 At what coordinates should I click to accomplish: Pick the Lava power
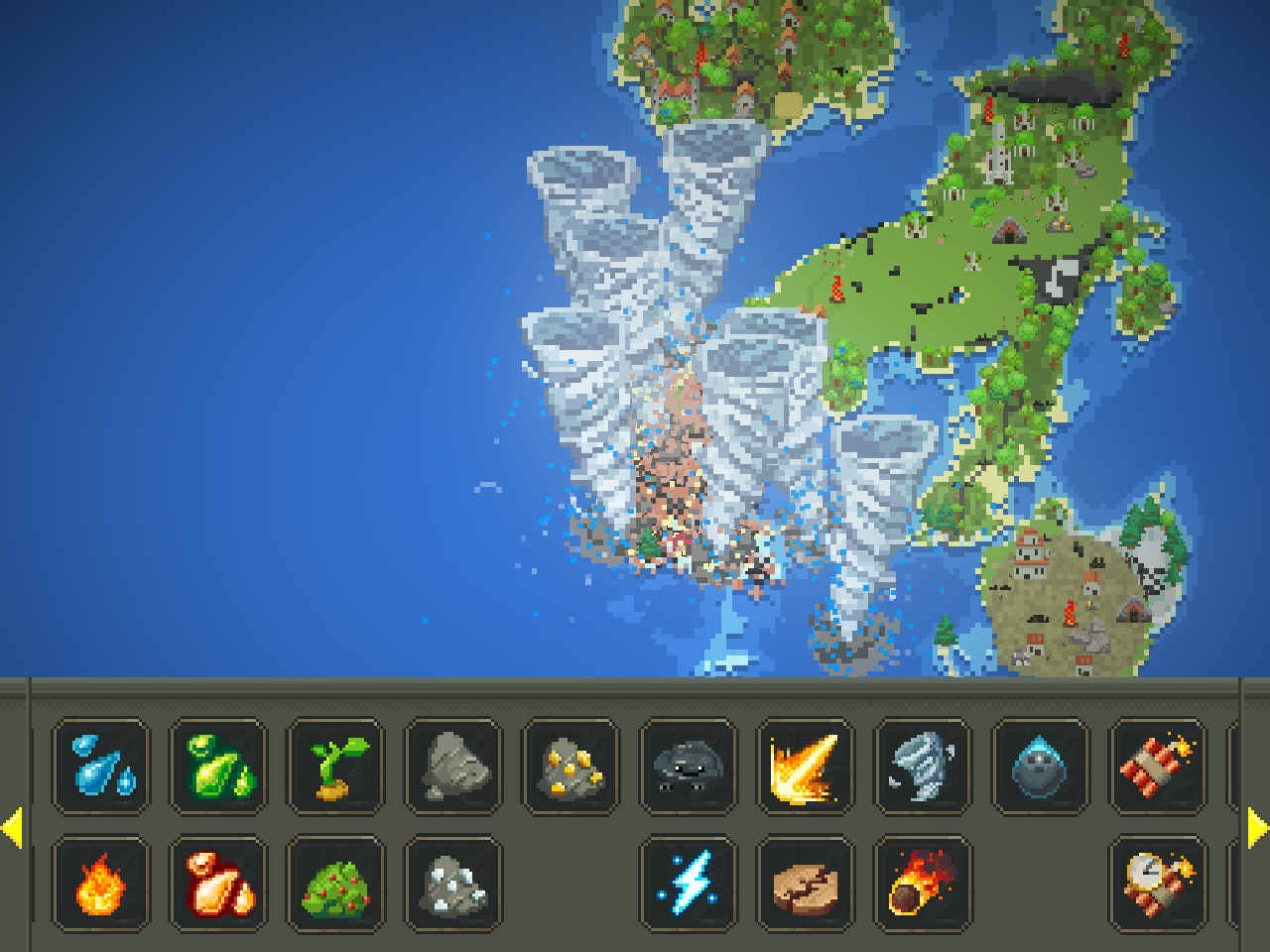pos(217,885)
